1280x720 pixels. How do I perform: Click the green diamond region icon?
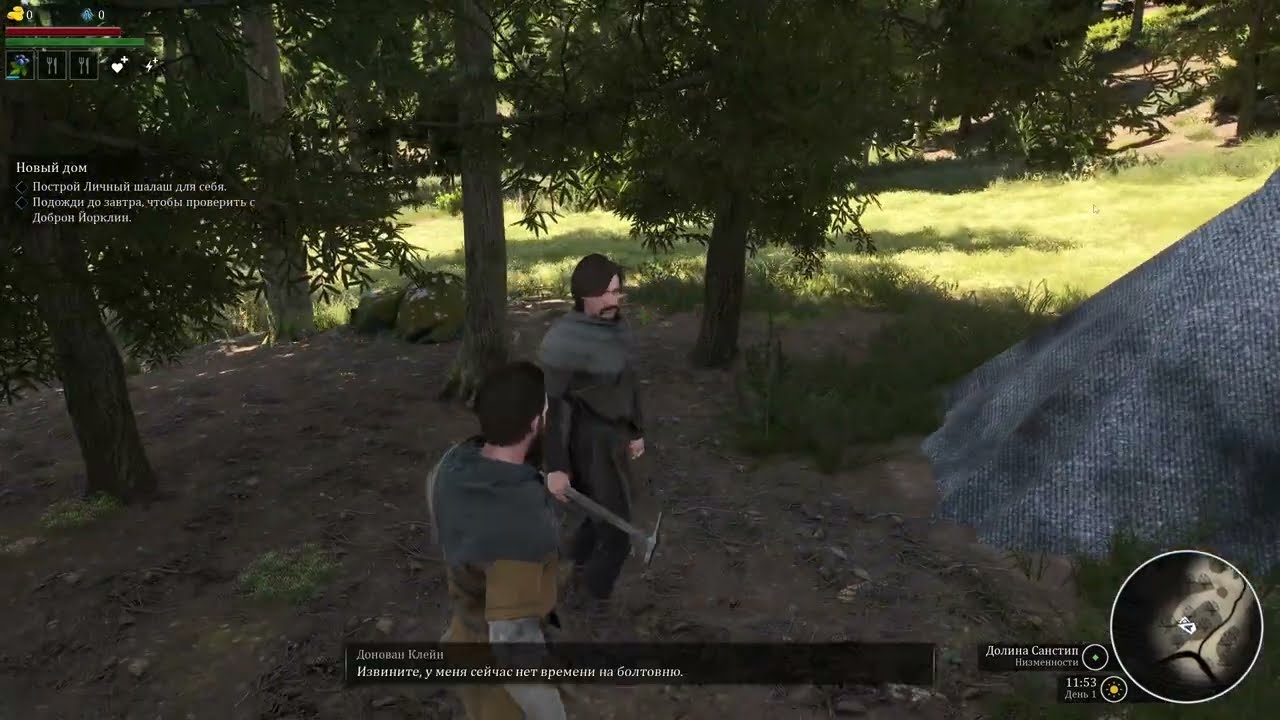1096,657
